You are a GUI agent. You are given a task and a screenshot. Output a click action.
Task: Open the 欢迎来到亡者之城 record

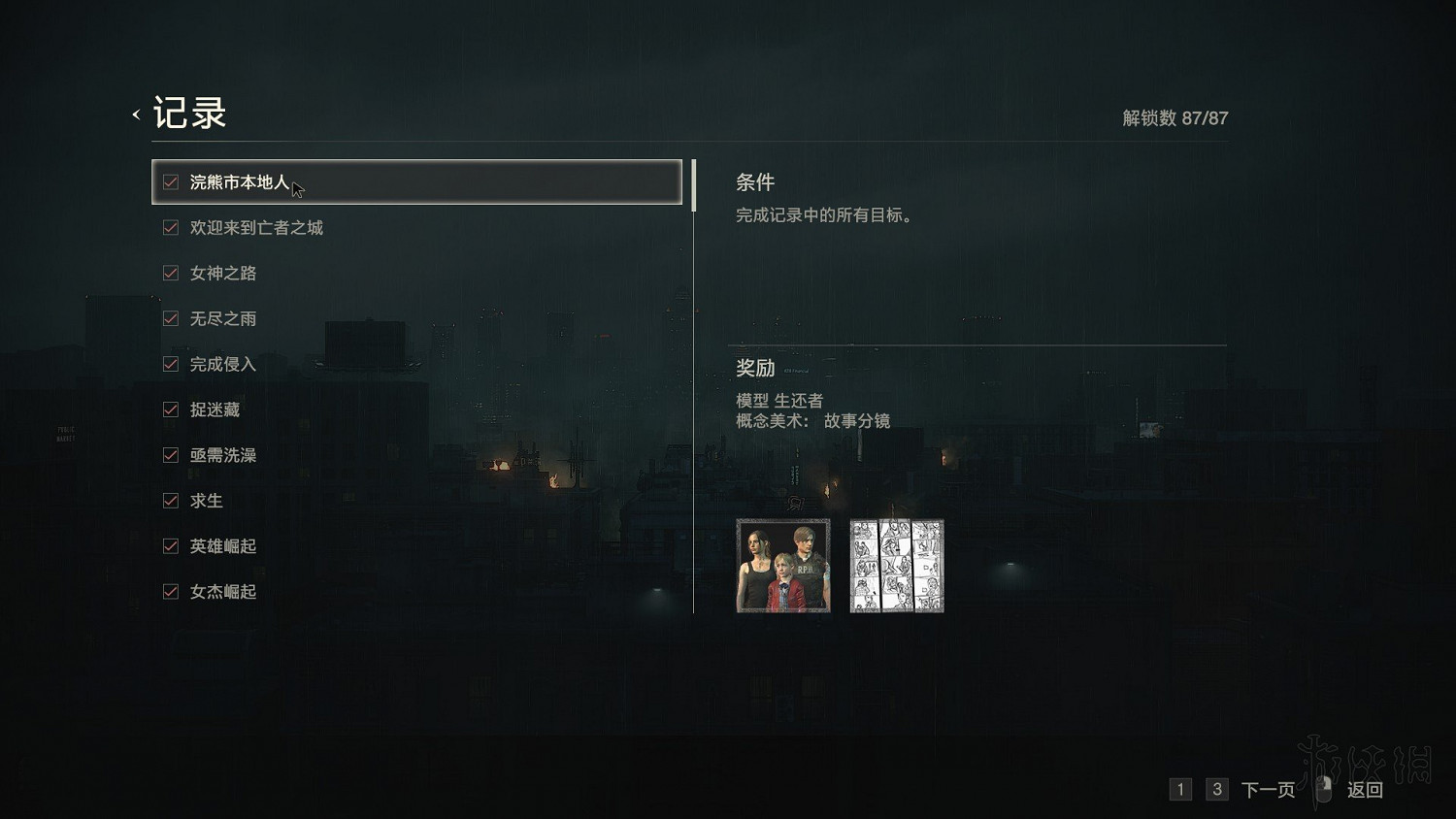coord(254,228)
